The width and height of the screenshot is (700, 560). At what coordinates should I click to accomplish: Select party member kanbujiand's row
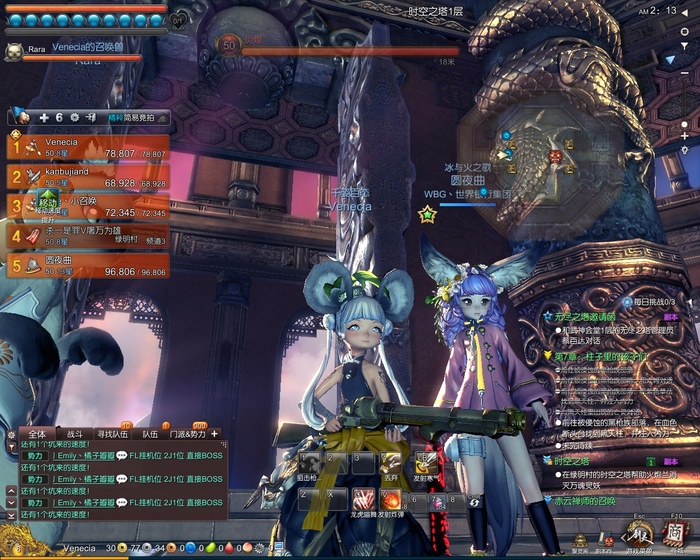coord(88,177)
